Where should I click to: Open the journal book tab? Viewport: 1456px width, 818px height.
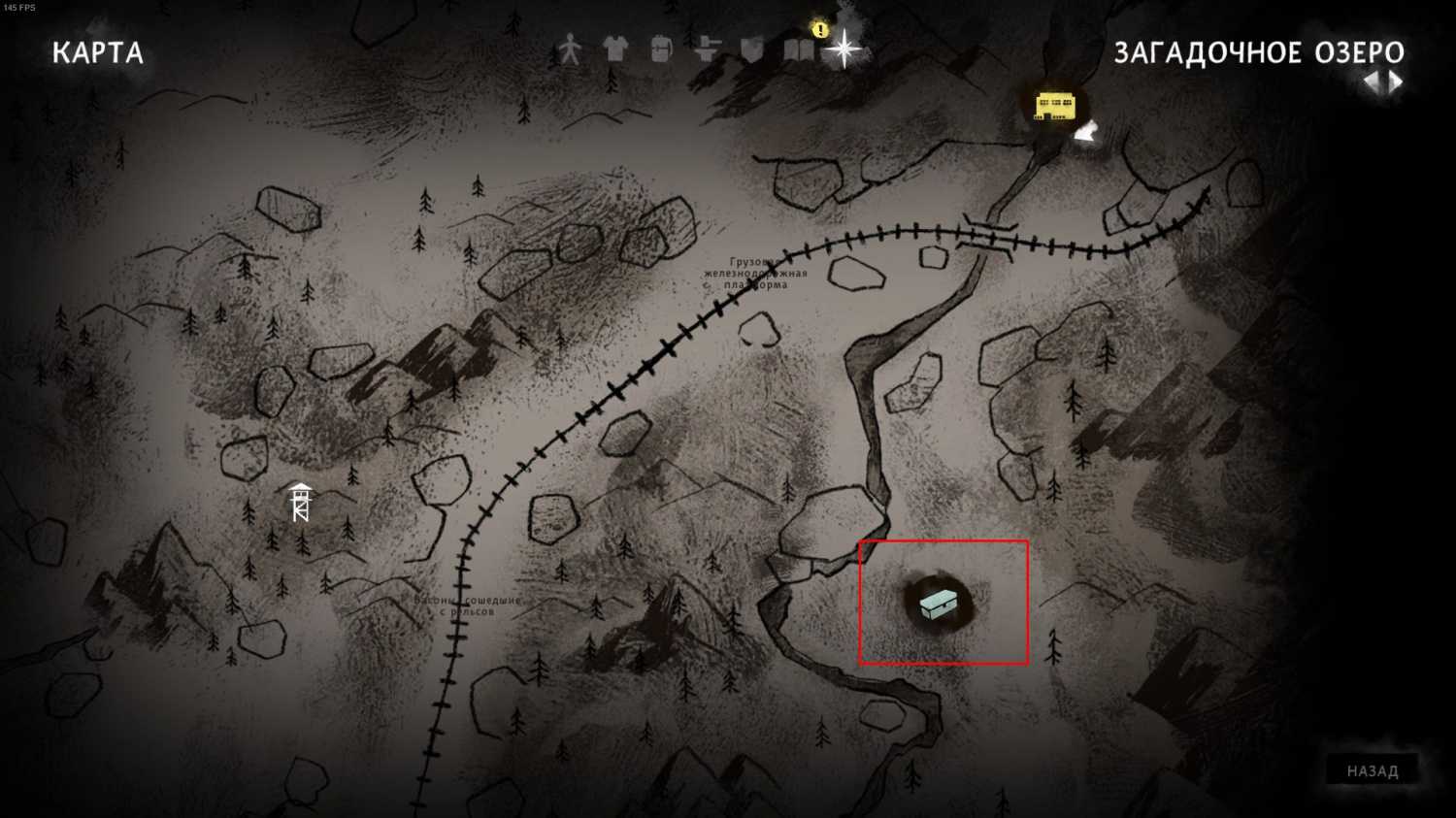[798, 49]
